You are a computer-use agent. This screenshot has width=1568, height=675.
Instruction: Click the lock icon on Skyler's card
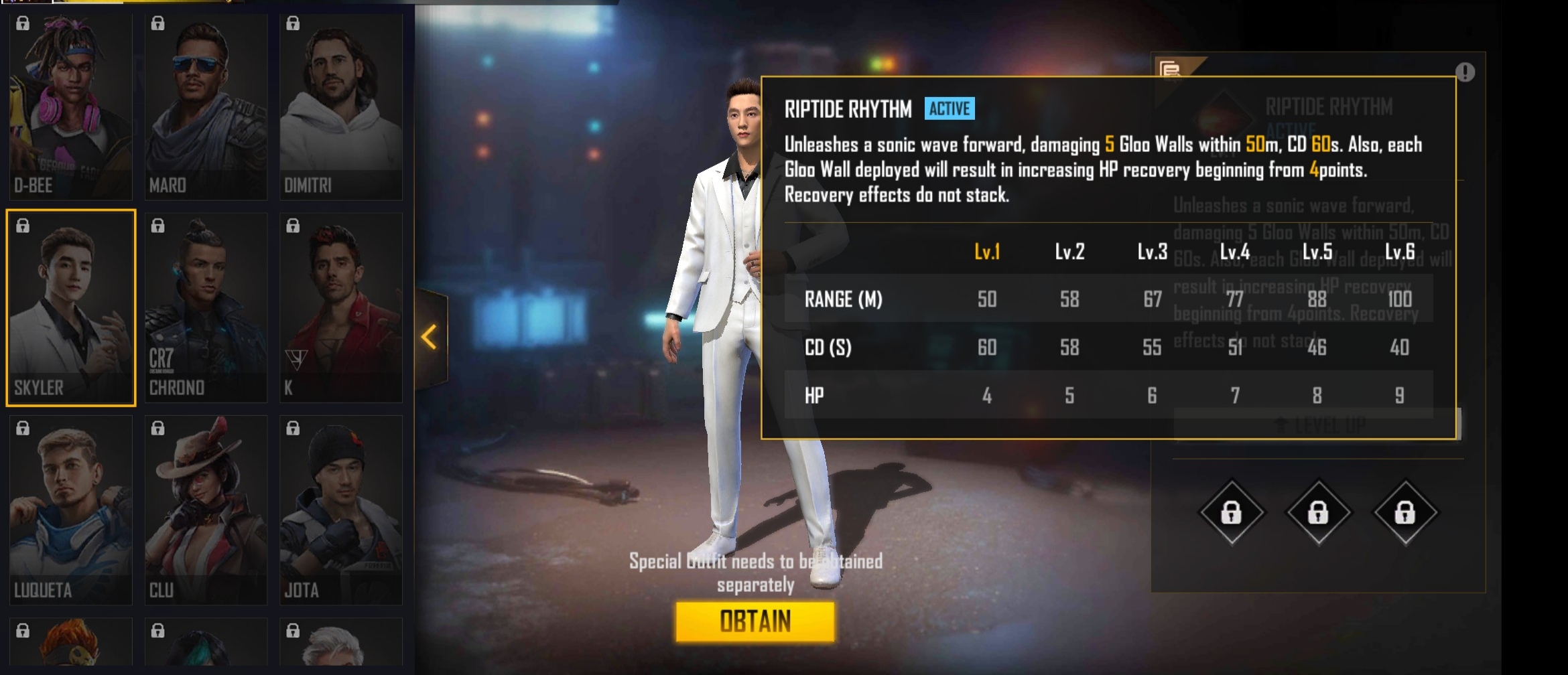coord(22,226)
